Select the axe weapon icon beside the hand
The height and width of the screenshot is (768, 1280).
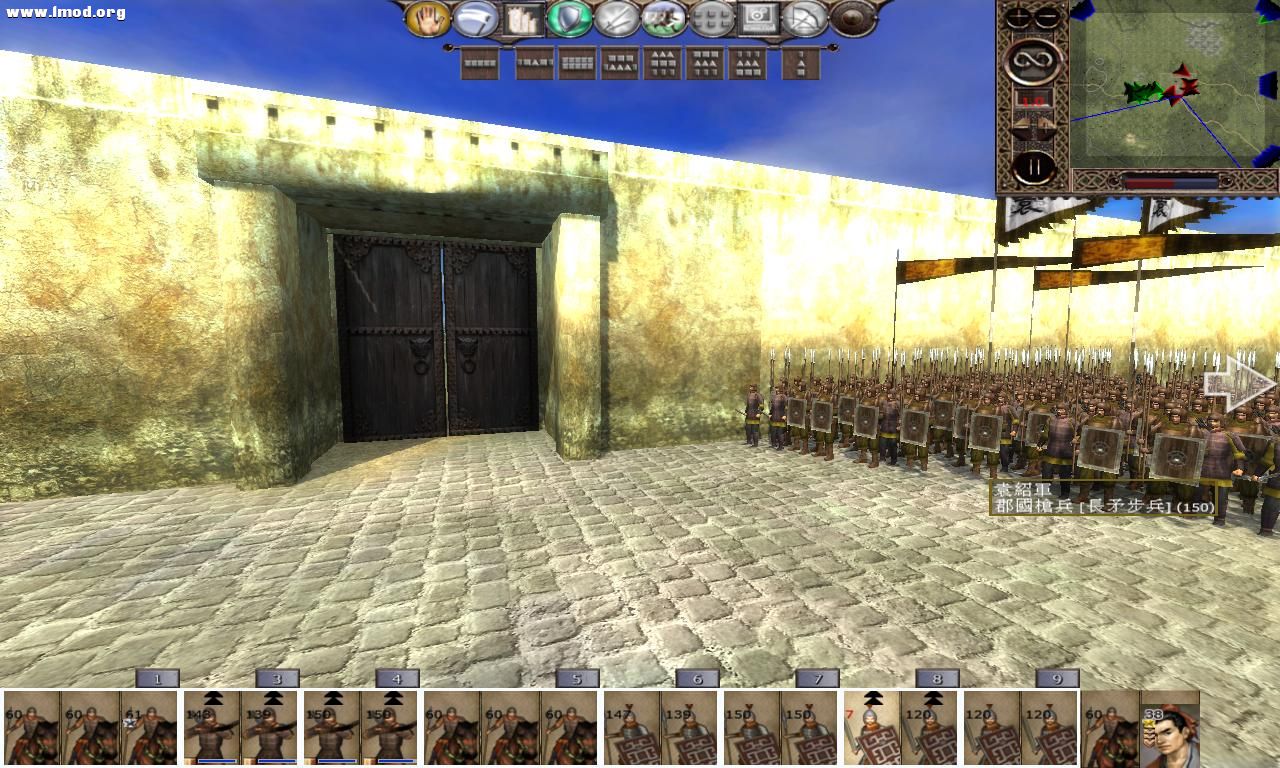click(x=473, y=18)
